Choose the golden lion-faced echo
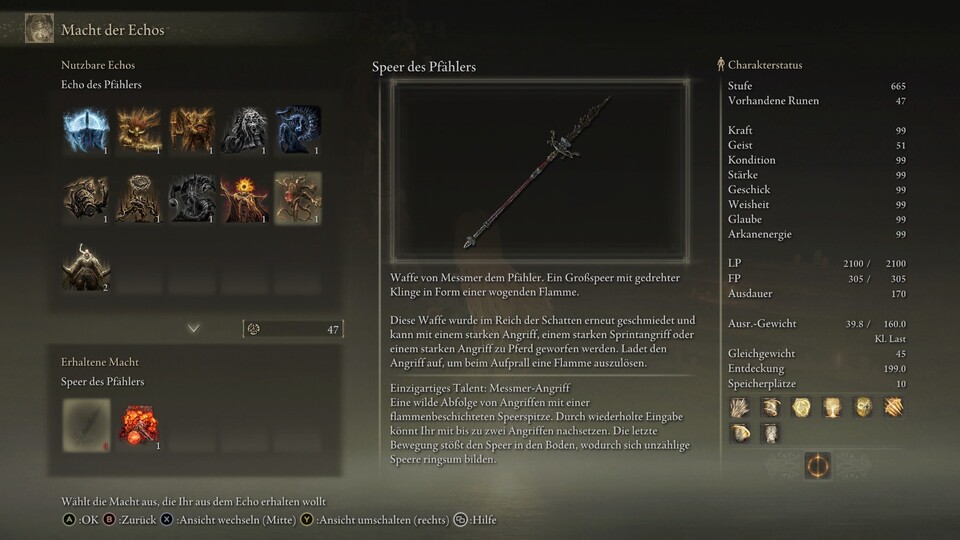Viewport: 960px width, 540px height. click(139, 130)
